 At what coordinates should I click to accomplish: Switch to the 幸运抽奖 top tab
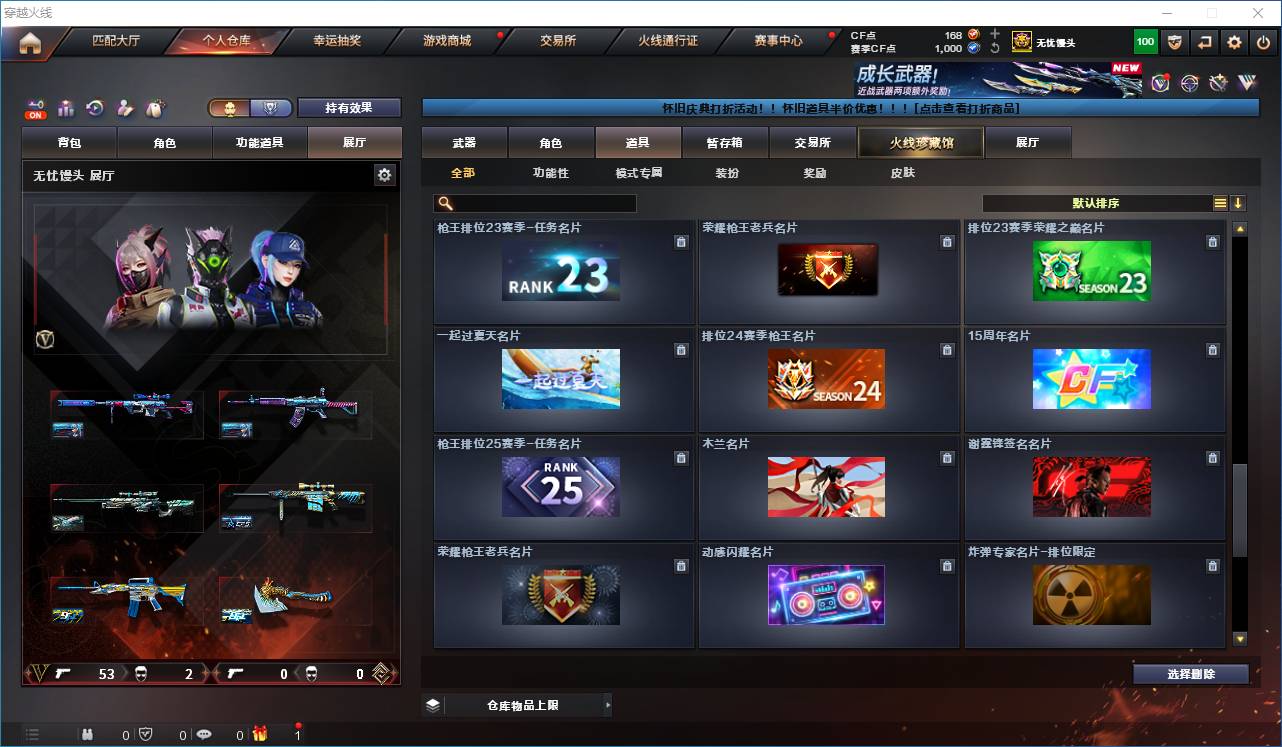pyautogui.click(x=336, y=42)
